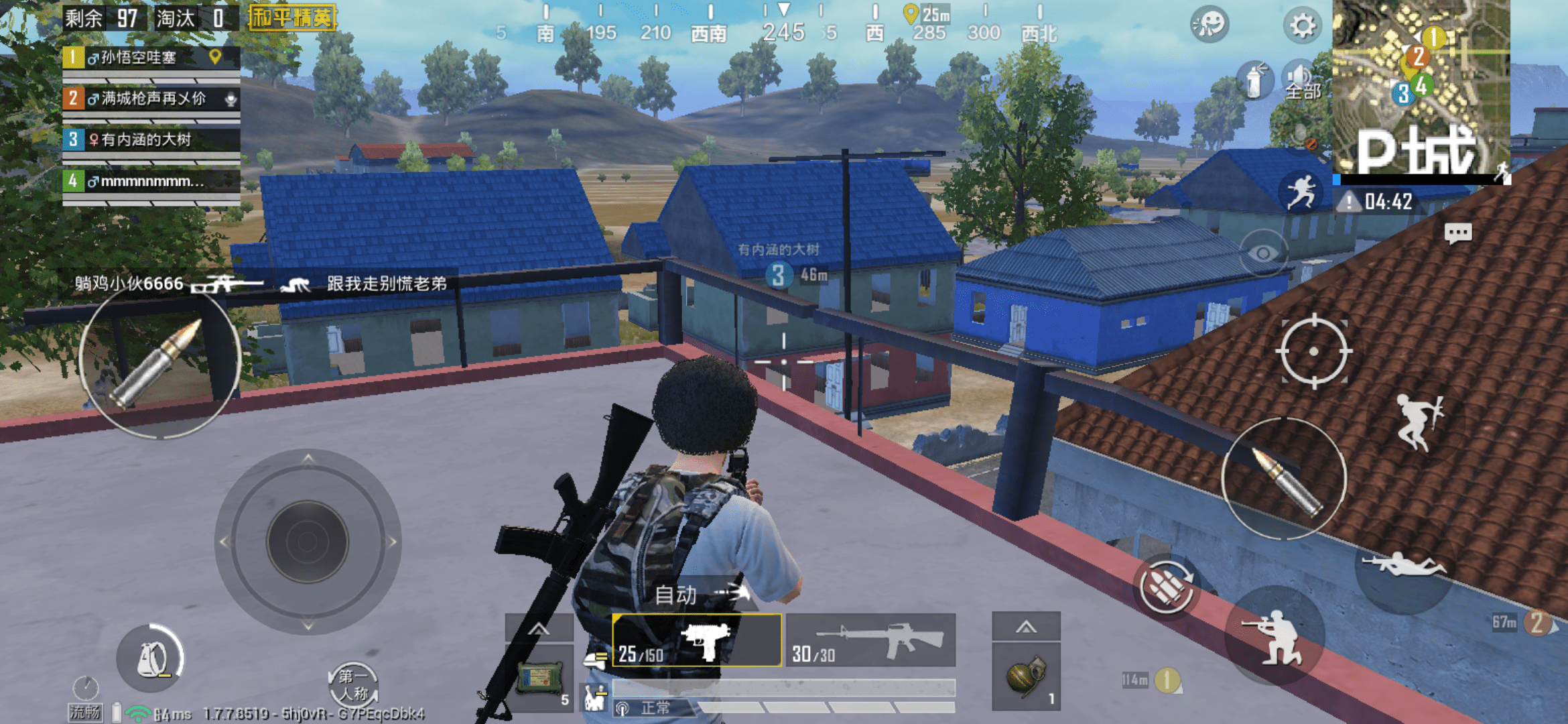This screenshot has height=724, width=1568.
Task: Open the quick chat speech bubble
Action: 1457,233
